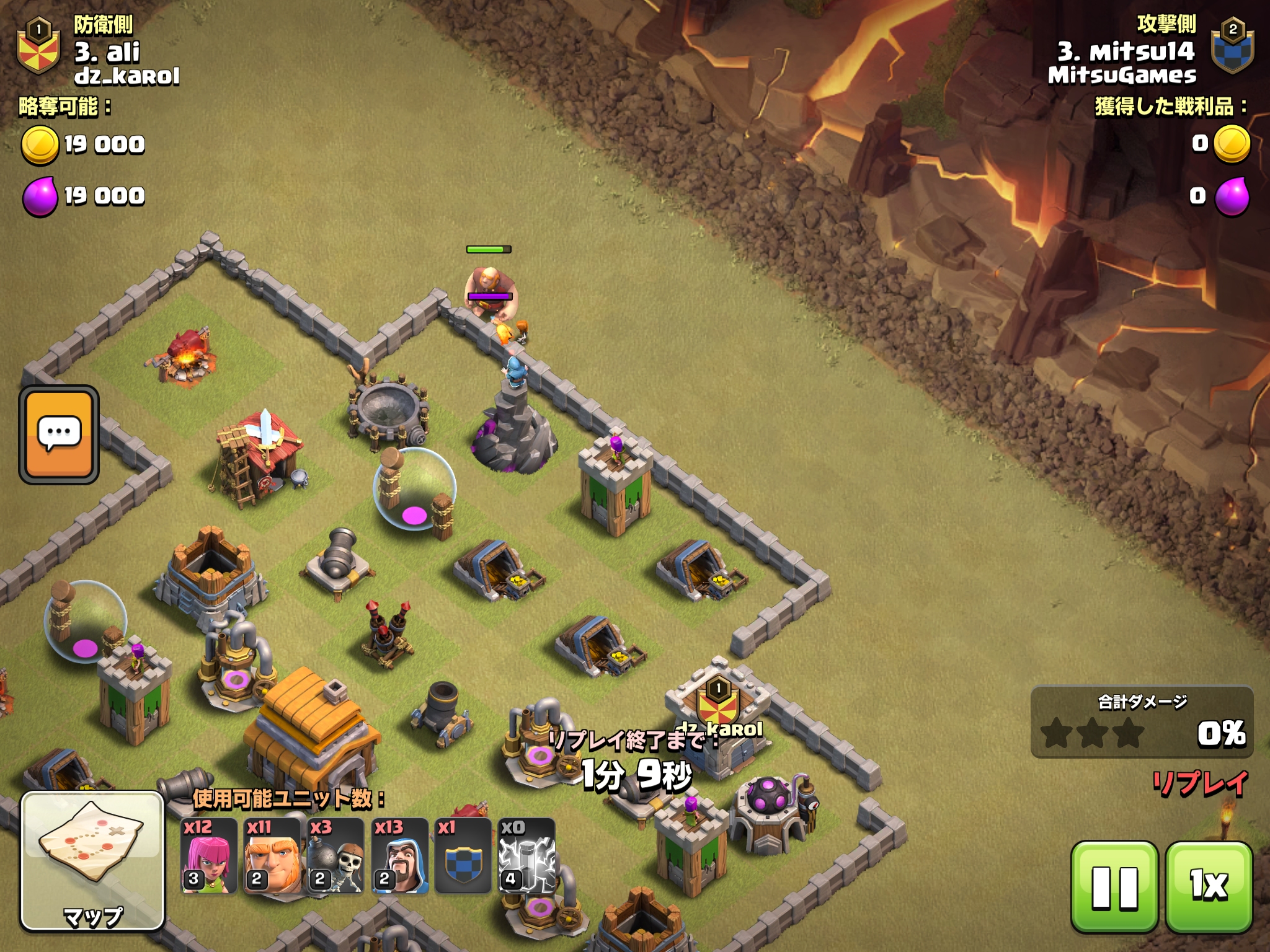Screen dimensions: 1270x952
Task: Select the Archer troop slot
Action: (x=209, y=856)
